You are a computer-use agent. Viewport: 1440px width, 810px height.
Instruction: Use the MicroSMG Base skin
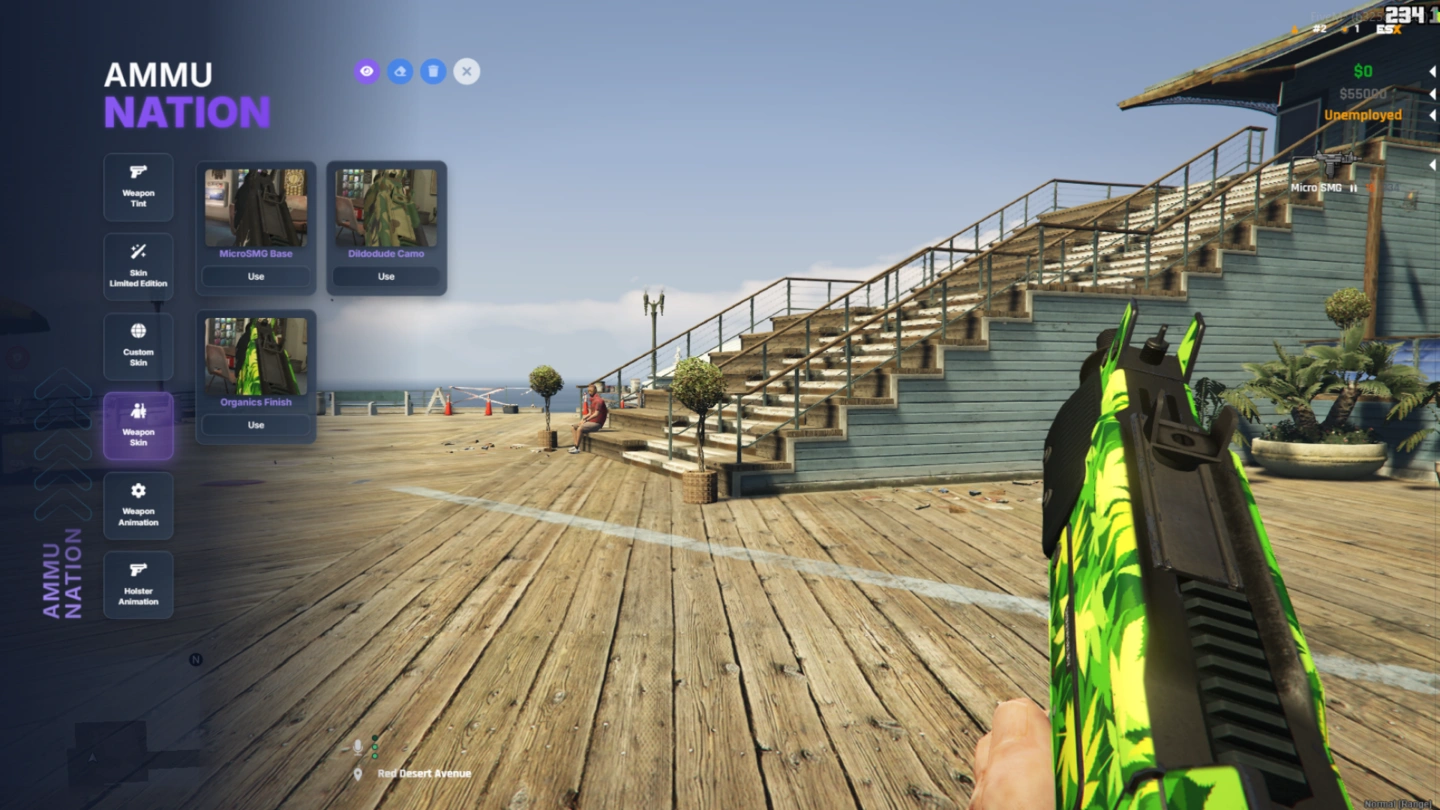click(256, 277)
